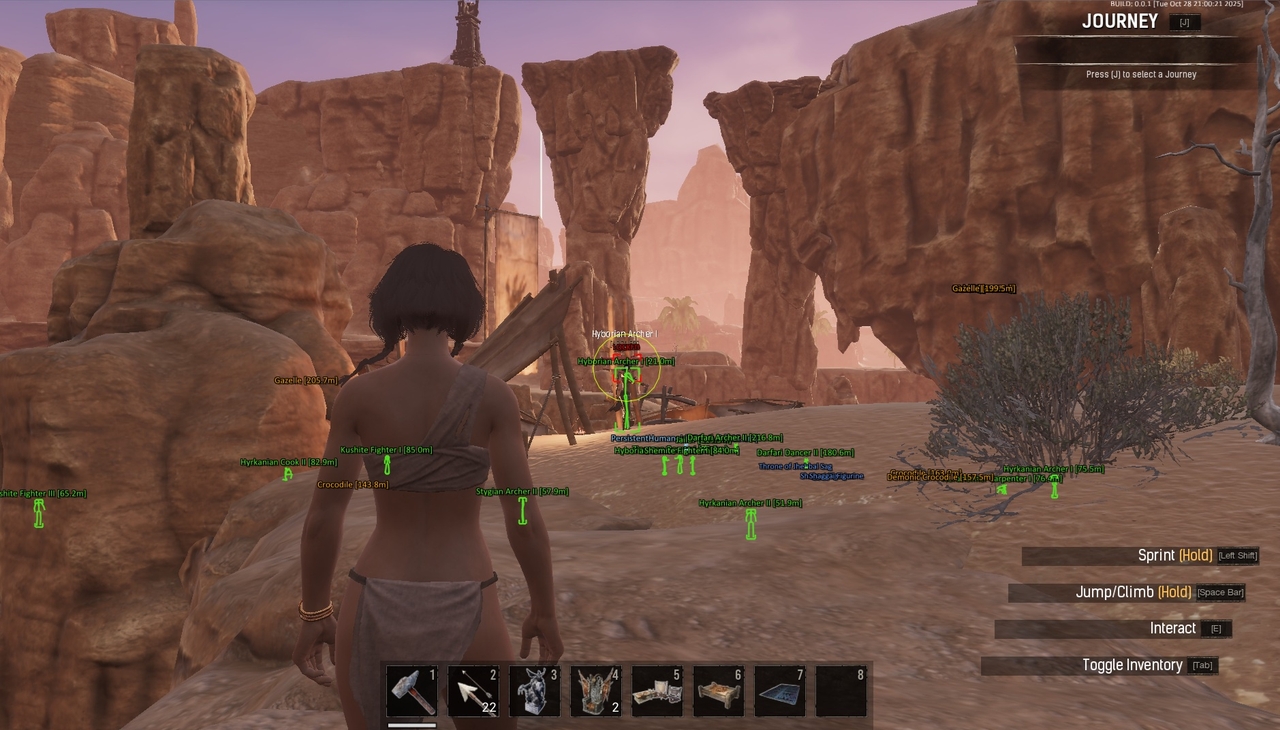Select the bed item in hotbar slot 6
The width and height of the screenshot is (1280, 730).
point(718,692)
